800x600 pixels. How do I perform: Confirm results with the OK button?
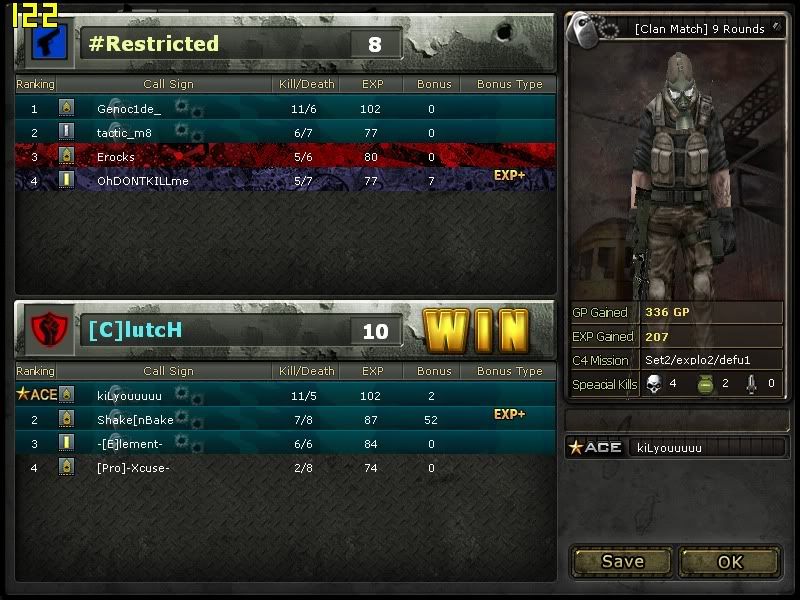coord(730,562)
